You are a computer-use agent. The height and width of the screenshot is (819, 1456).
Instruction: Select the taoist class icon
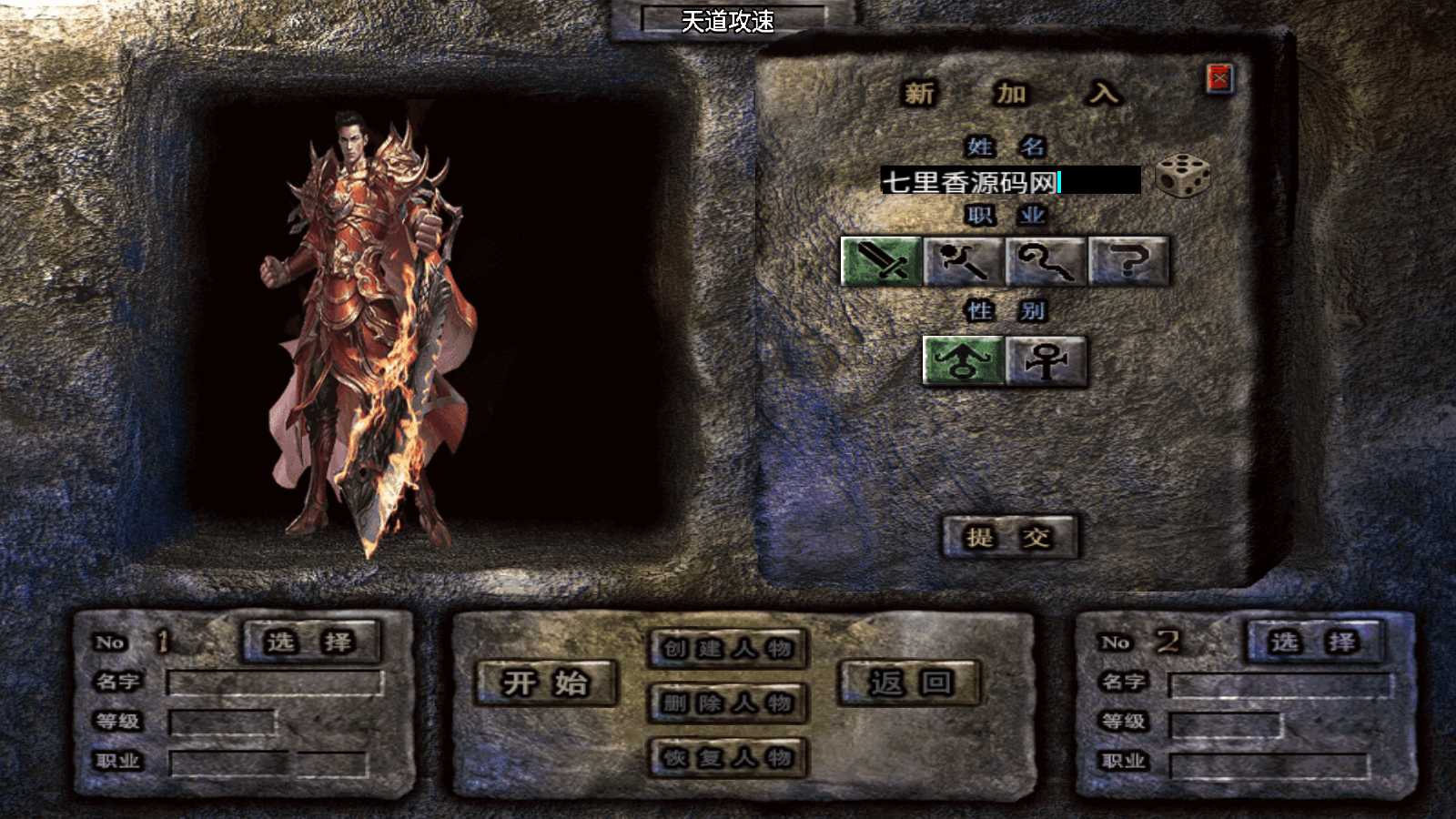click(x=1043, y=264)
